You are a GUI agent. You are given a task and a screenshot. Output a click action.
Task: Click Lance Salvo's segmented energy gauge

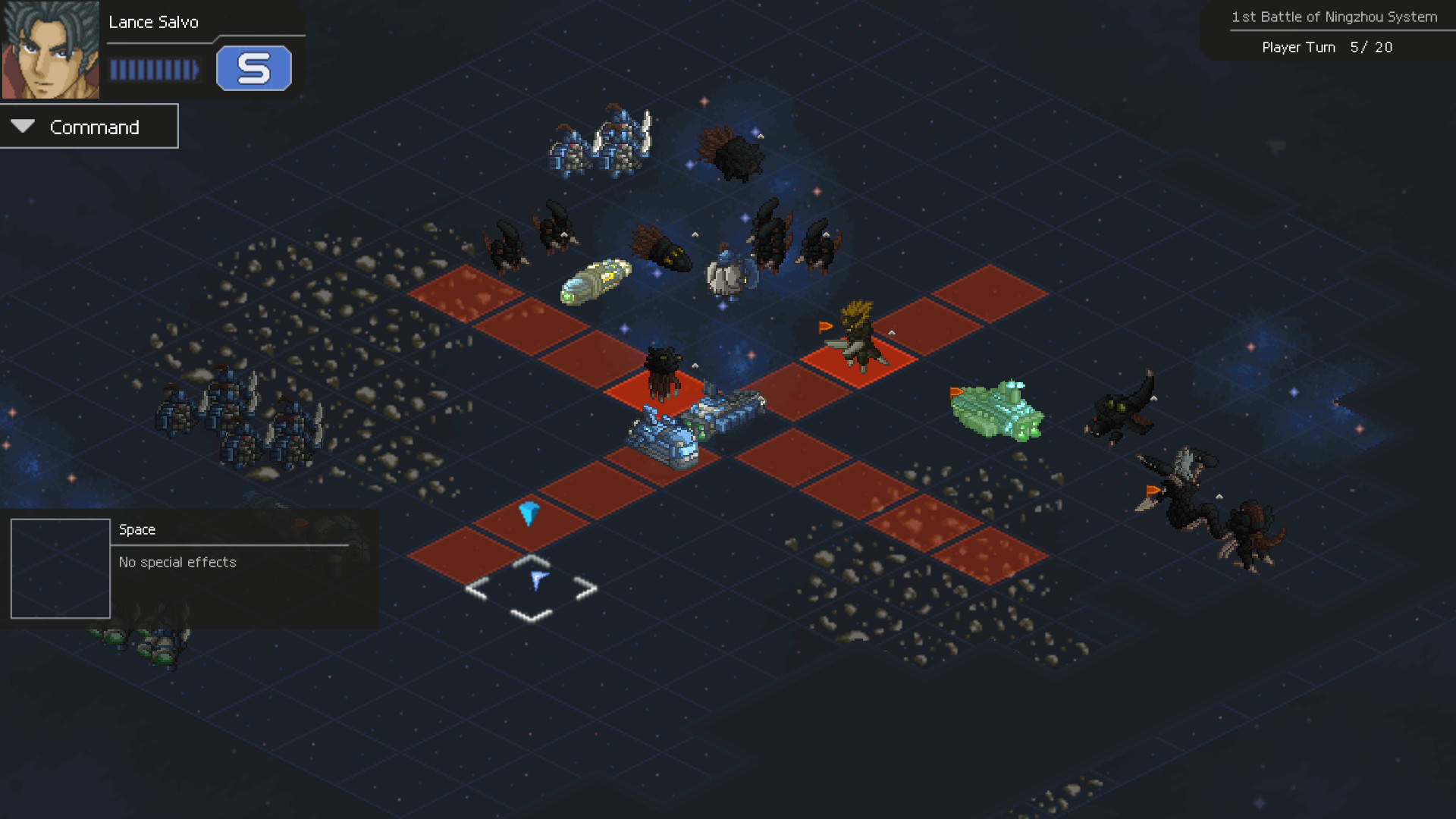(154, 70)
